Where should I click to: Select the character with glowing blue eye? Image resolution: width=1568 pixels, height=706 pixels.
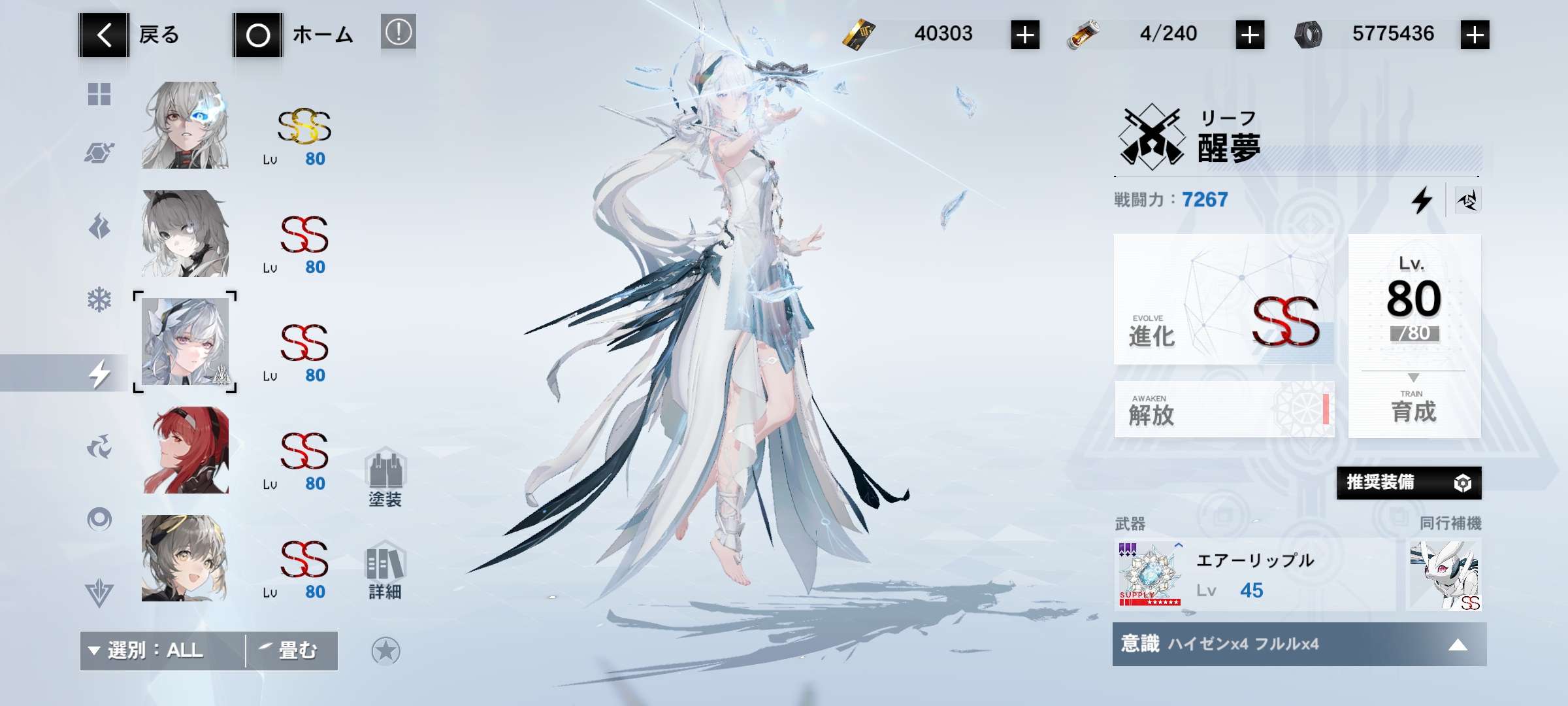[186, 126]
